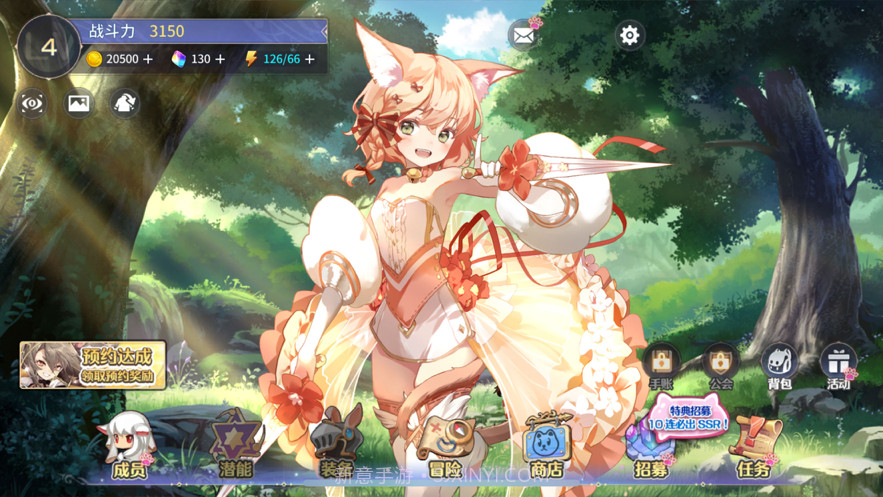Open the character outfit change icon
The image size is (883, 497).
click(x=125, y=102)
